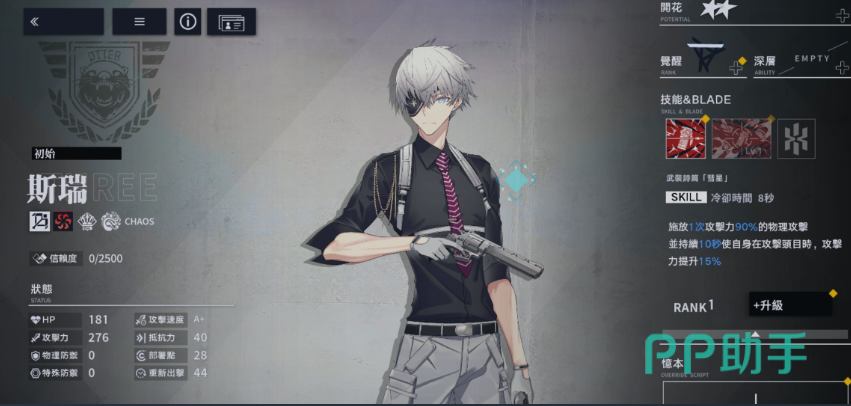Viewport: 851px width, 406px height.
Task: Open the ID card profile button
Action: pyautogui.click(x=231, y=21)
